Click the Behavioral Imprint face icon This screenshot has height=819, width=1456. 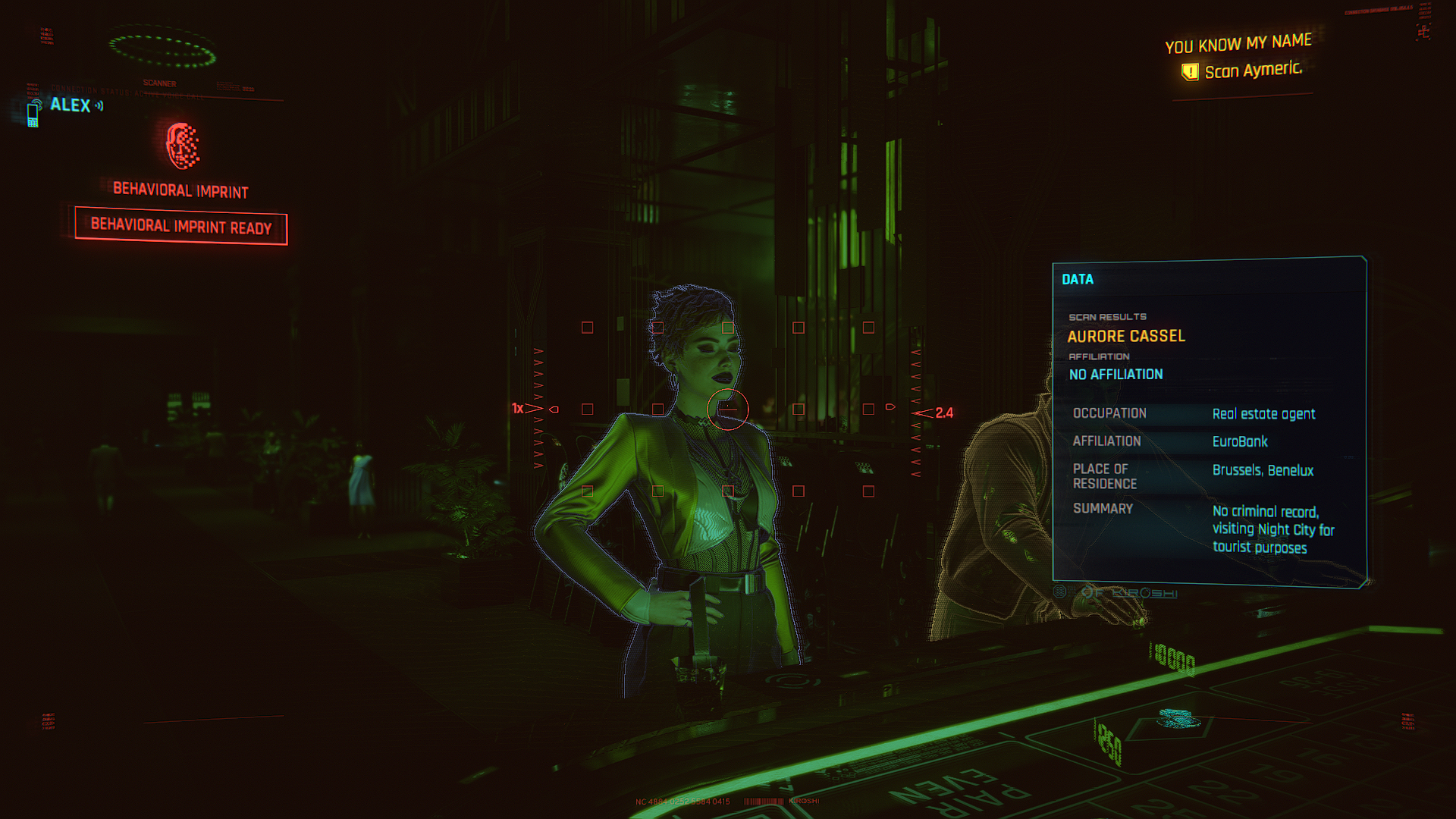pos(183,146)
